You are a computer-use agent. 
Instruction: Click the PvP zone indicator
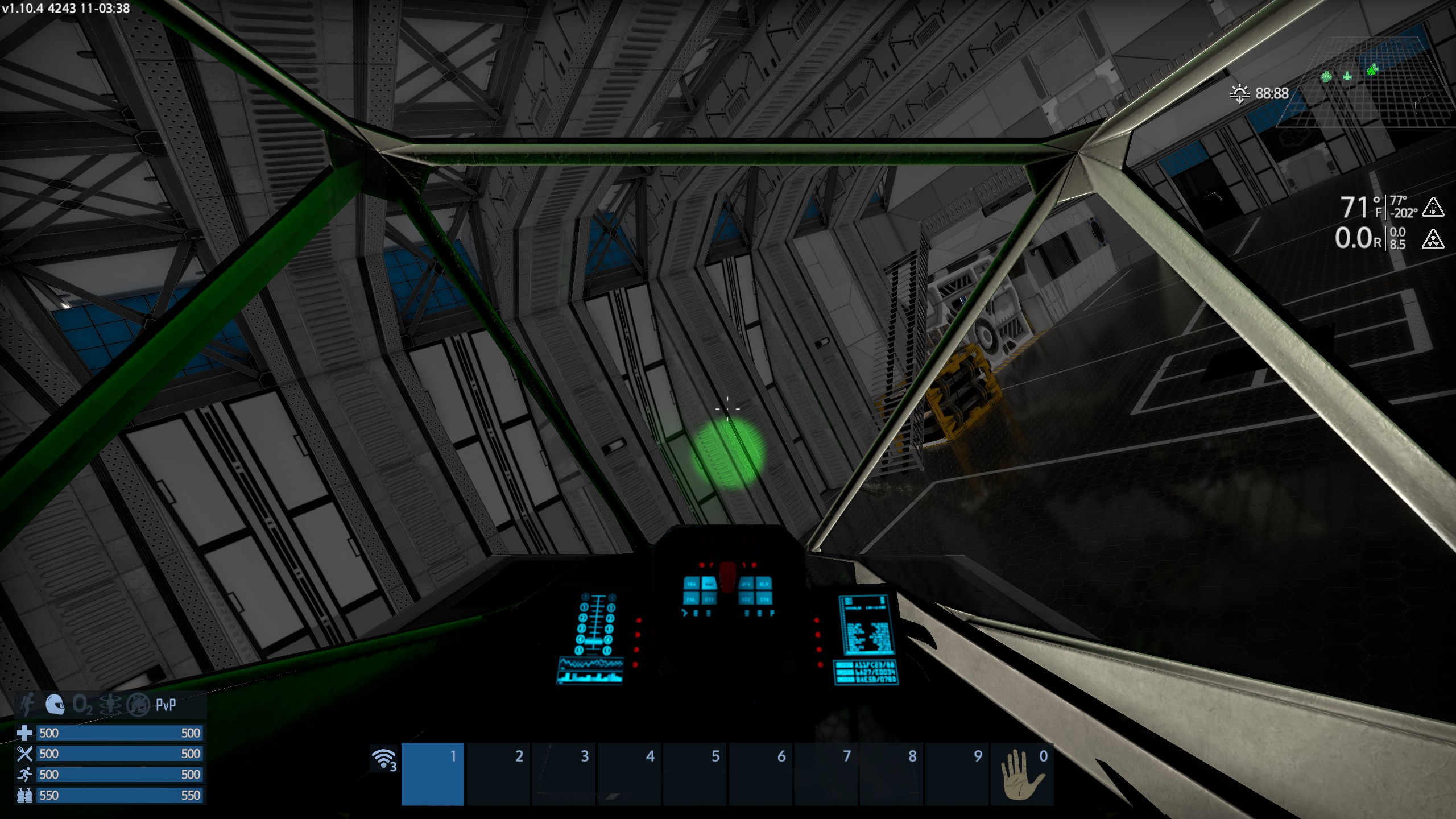point(166,705)
